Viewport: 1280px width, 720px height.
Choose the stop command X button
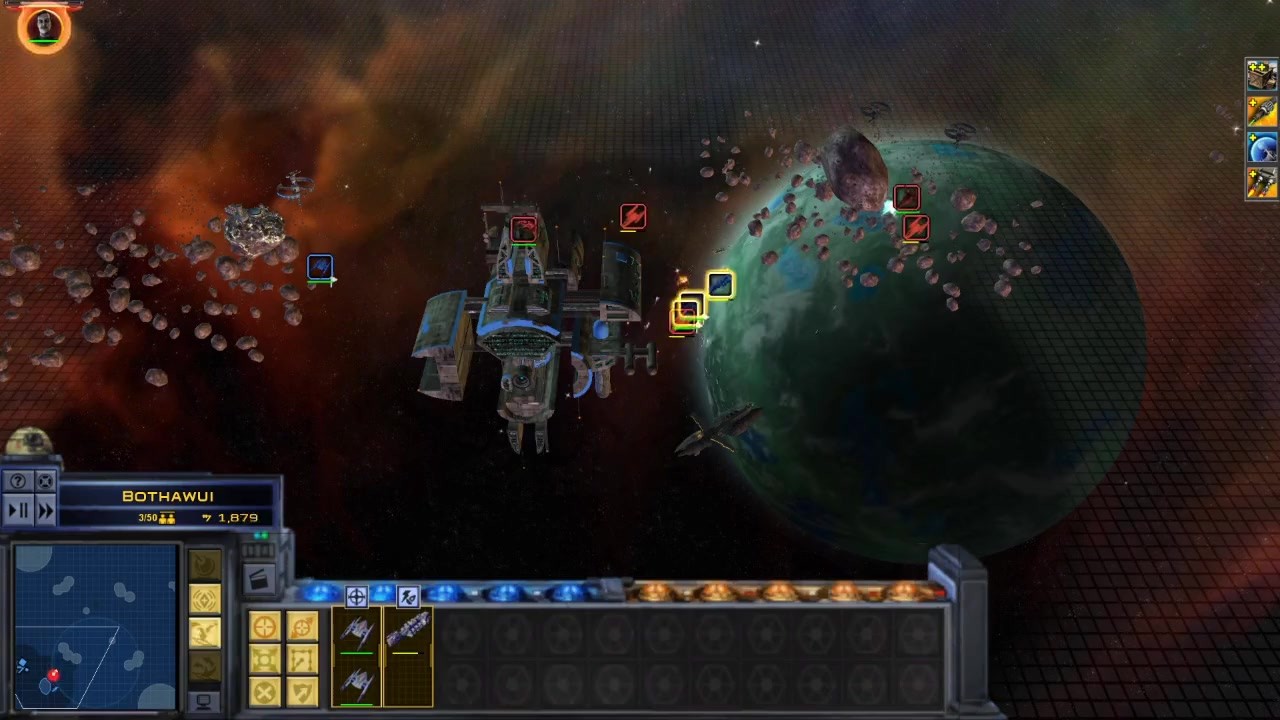[265, 691]
